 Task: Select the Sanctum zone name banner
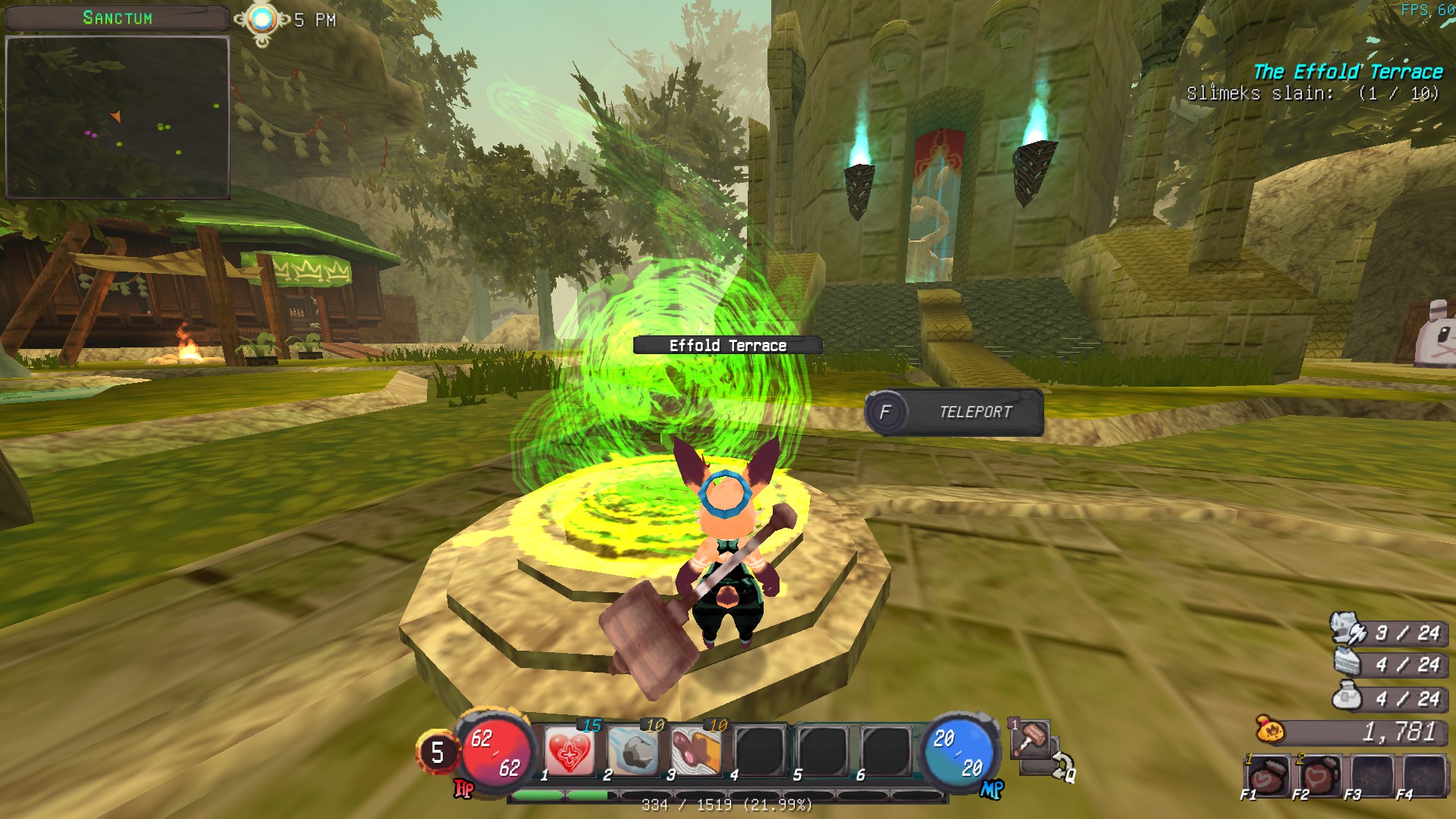(x=117, y=18)
